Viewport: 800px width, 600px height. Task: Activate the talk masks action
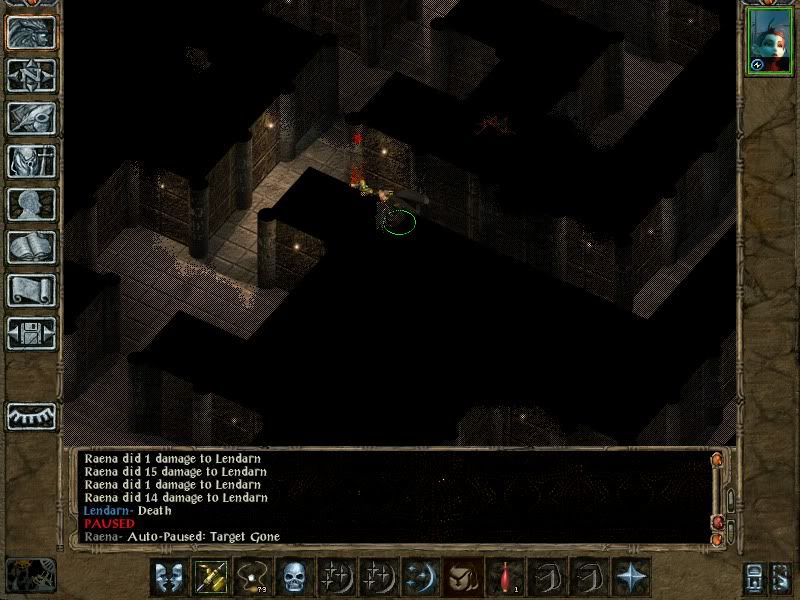pyautogui.click(x=168, y=576)
